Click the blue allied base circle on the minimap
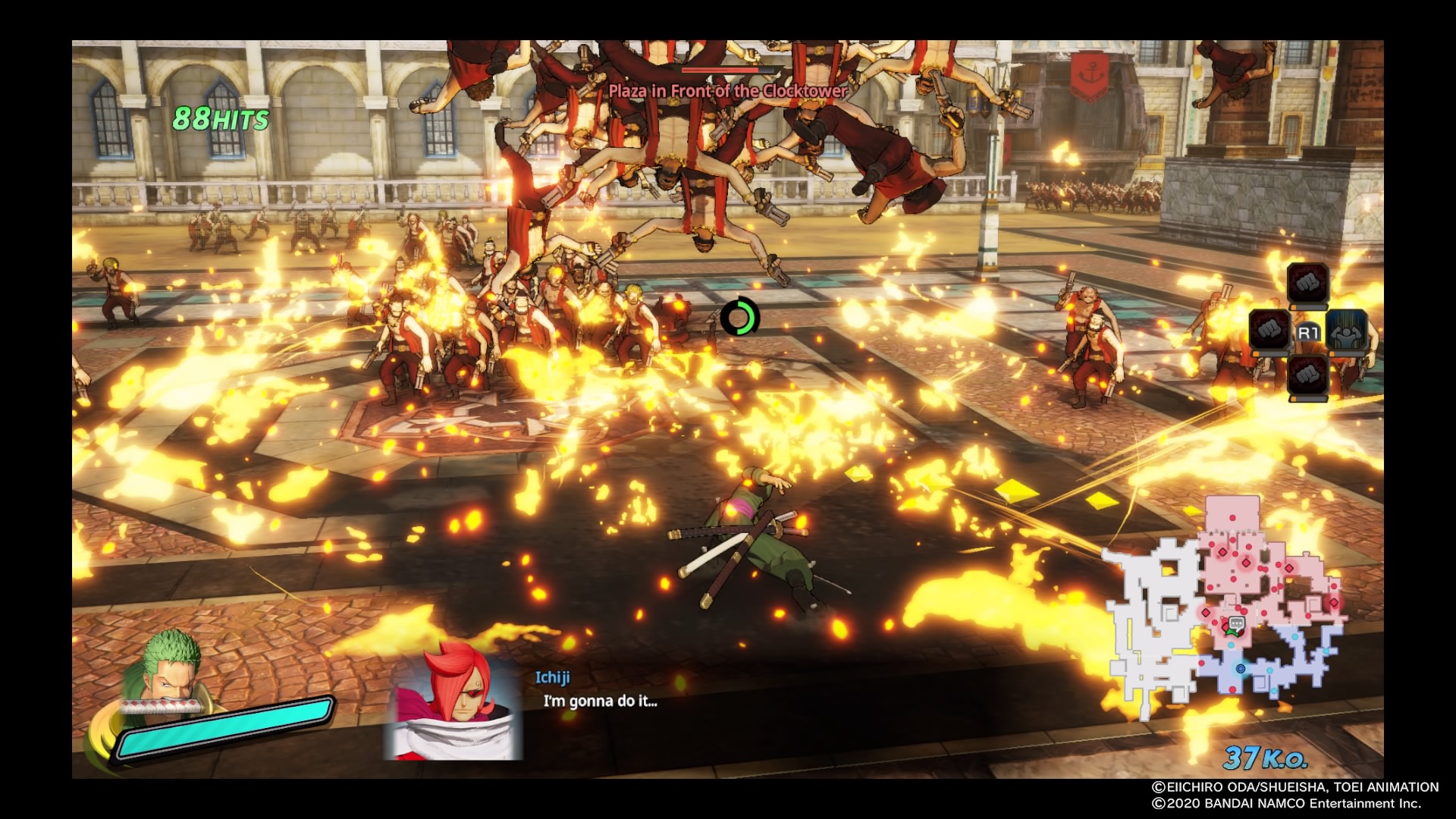The image size is (1456, 819). (1241, 669)
